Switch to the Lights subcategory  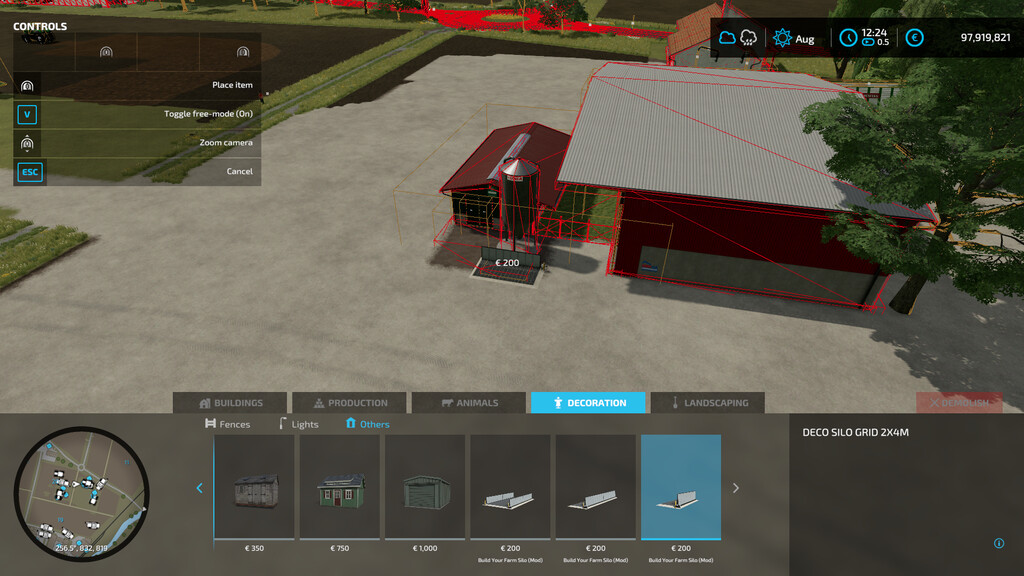click(298, 424)
